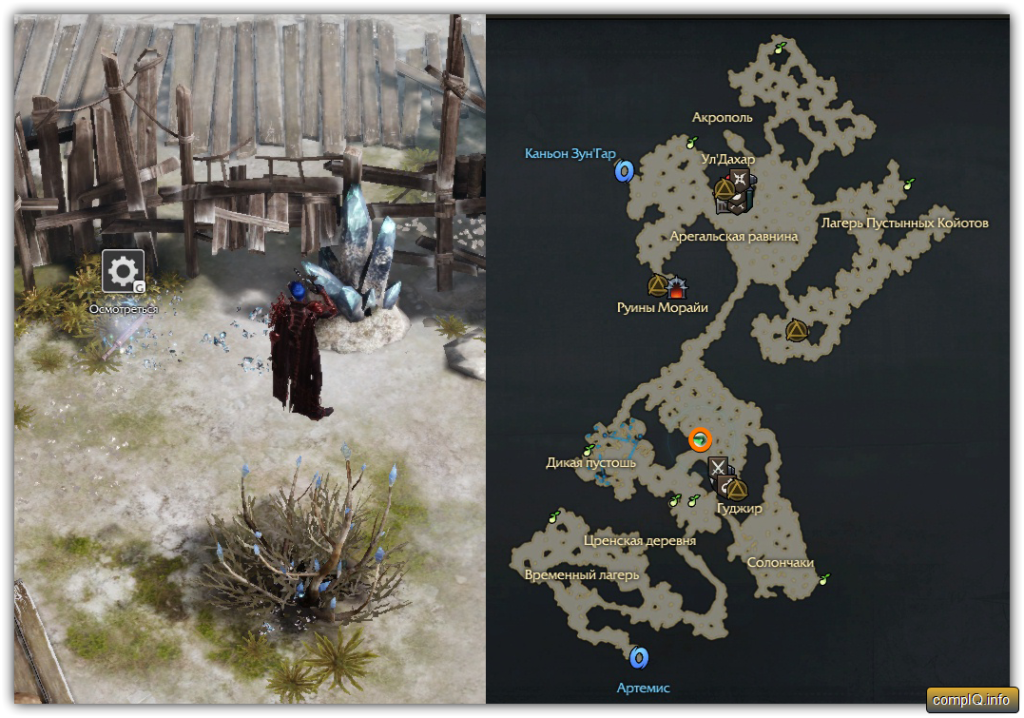Click the crossed swords icon above Гуджир
Image resolution: width=1024 pixels, height=718 pixels.
(718, 466)
